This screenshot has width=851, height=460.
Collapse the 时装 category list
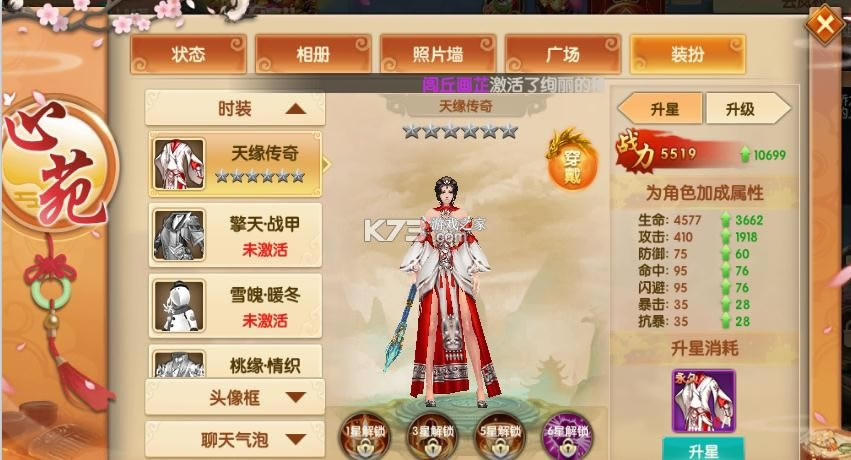tap(236, 109)
